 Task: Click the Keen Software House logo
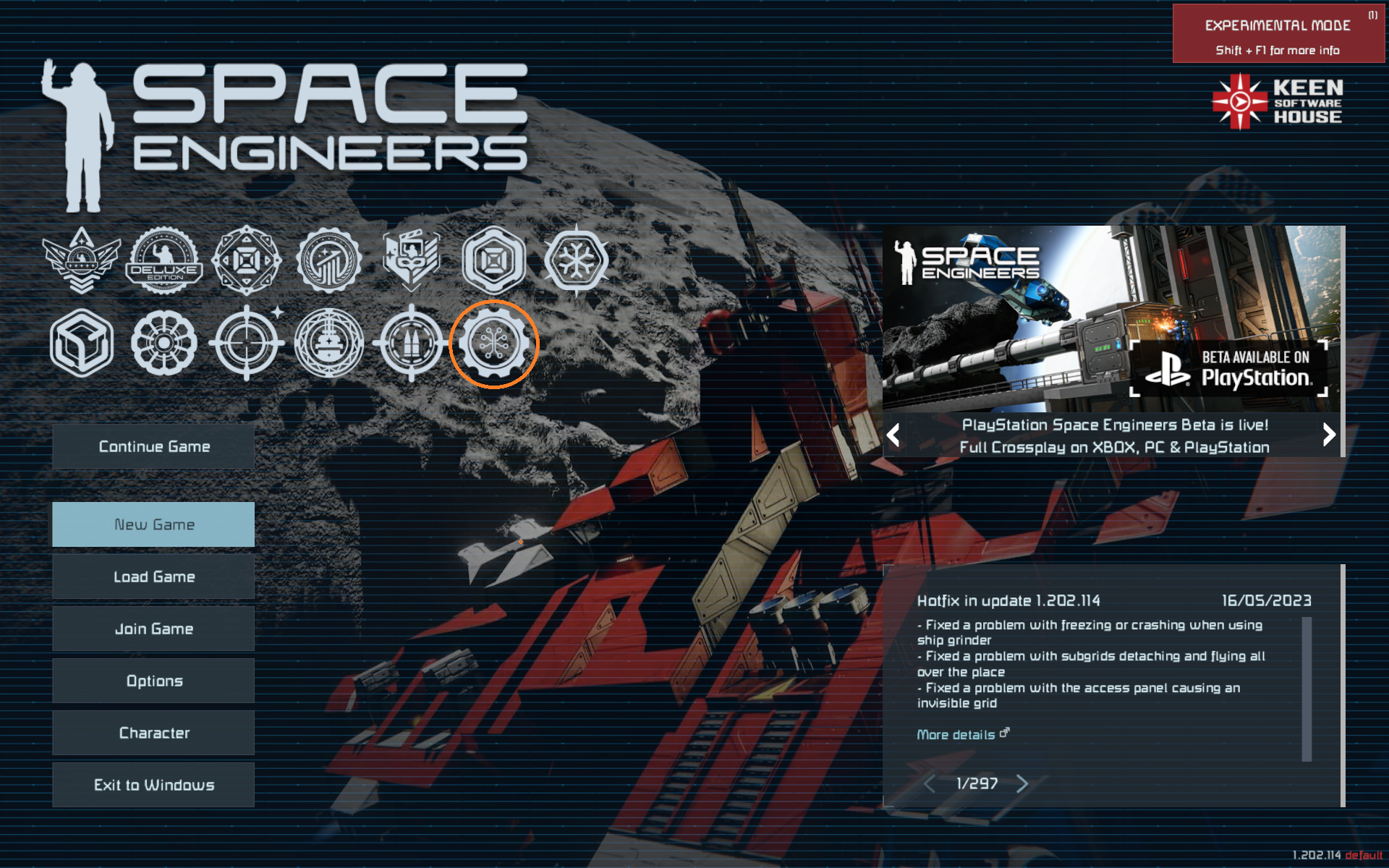(1278, 102)
